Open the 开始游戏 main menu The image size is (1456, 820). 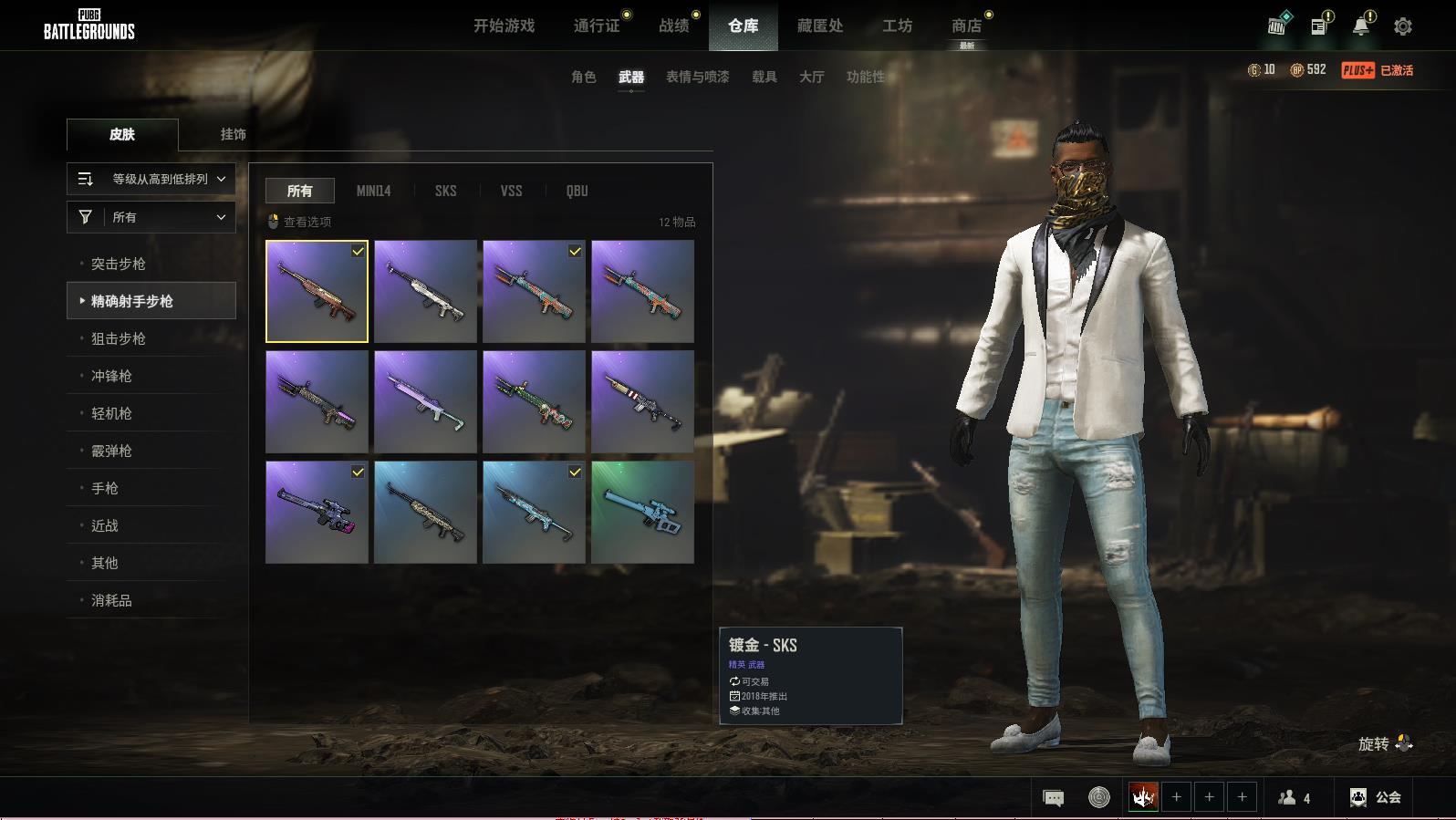[504, 26]
